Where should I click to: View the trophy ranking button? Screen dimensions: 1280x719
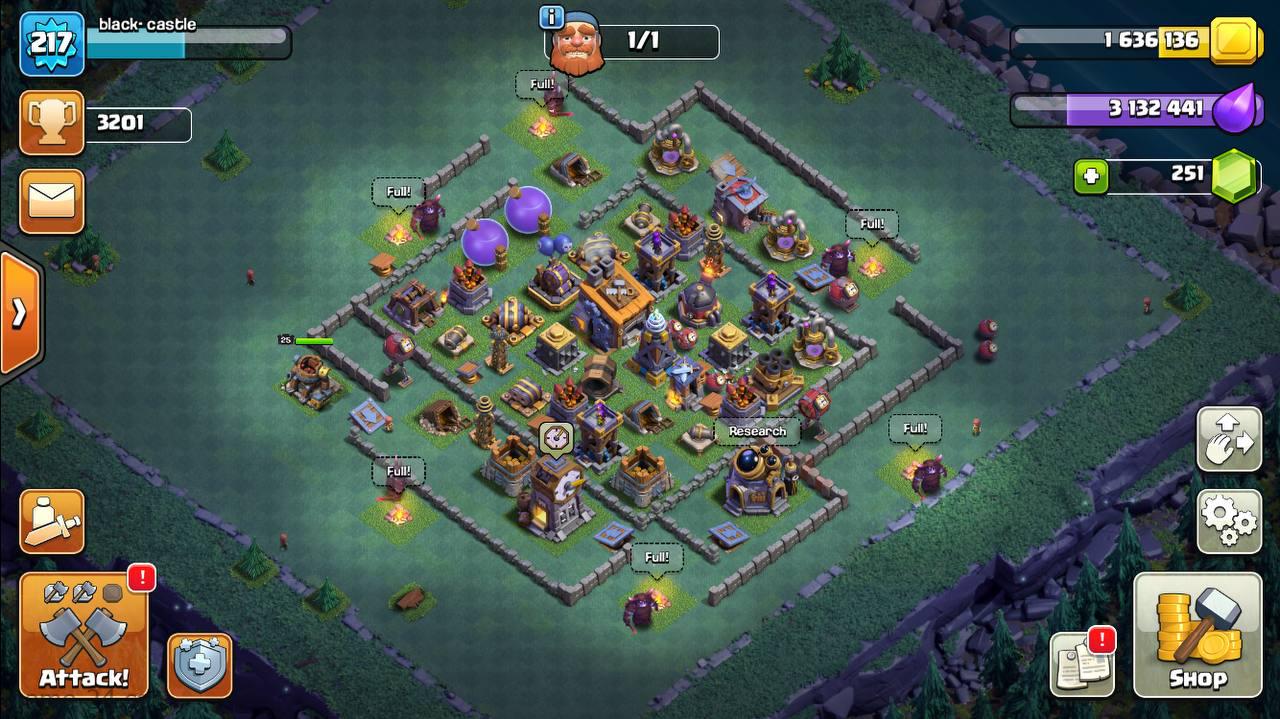click(51, 123)
